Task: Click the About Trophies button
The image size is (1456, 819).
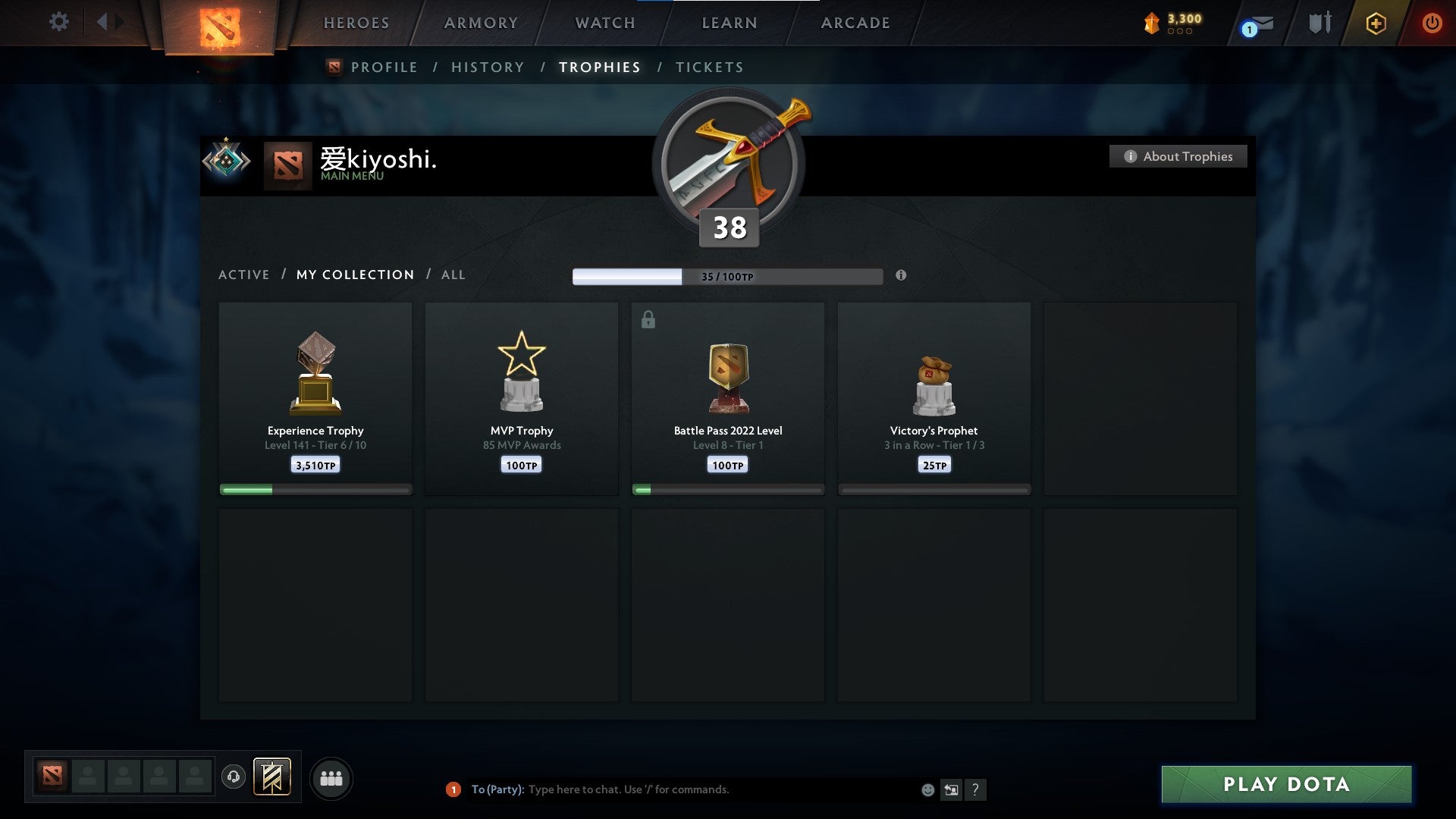Action: tap(1178, 156)
